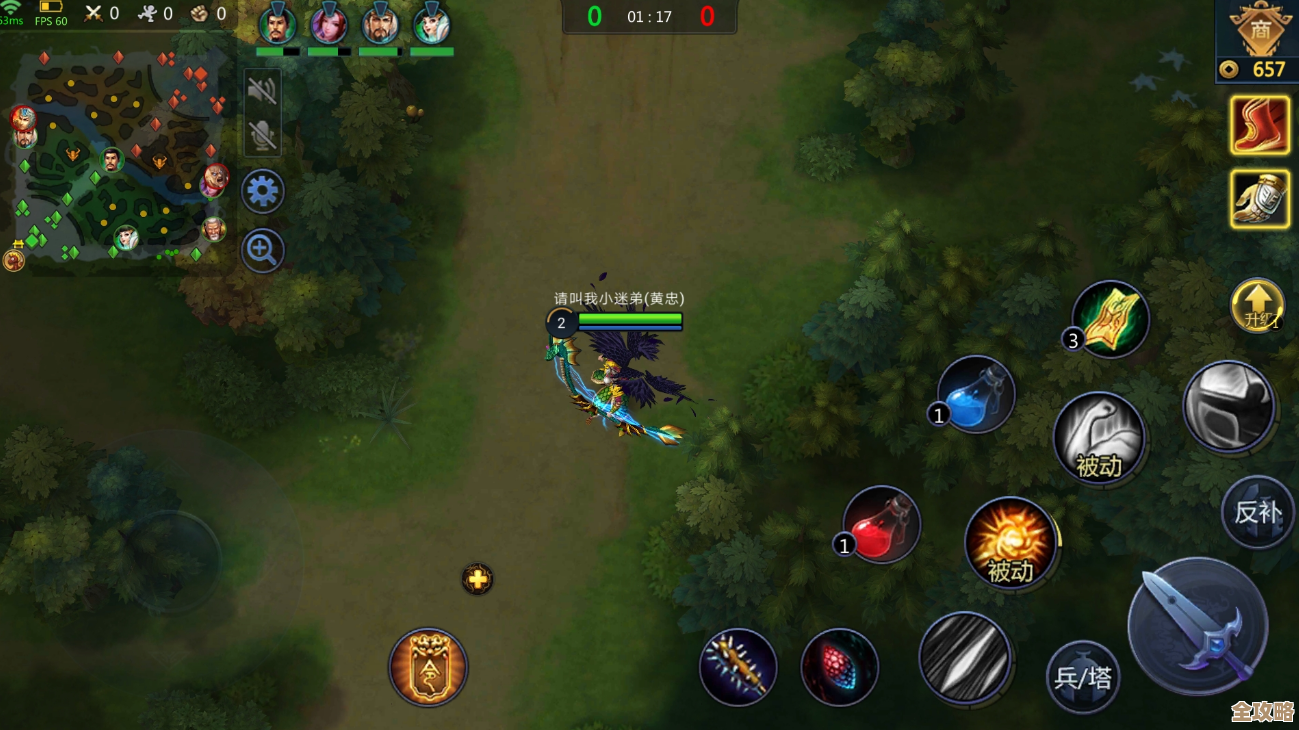Activate the helmet skill icon
Viewport: 1299px width, 730px height.
(1228, 407)
